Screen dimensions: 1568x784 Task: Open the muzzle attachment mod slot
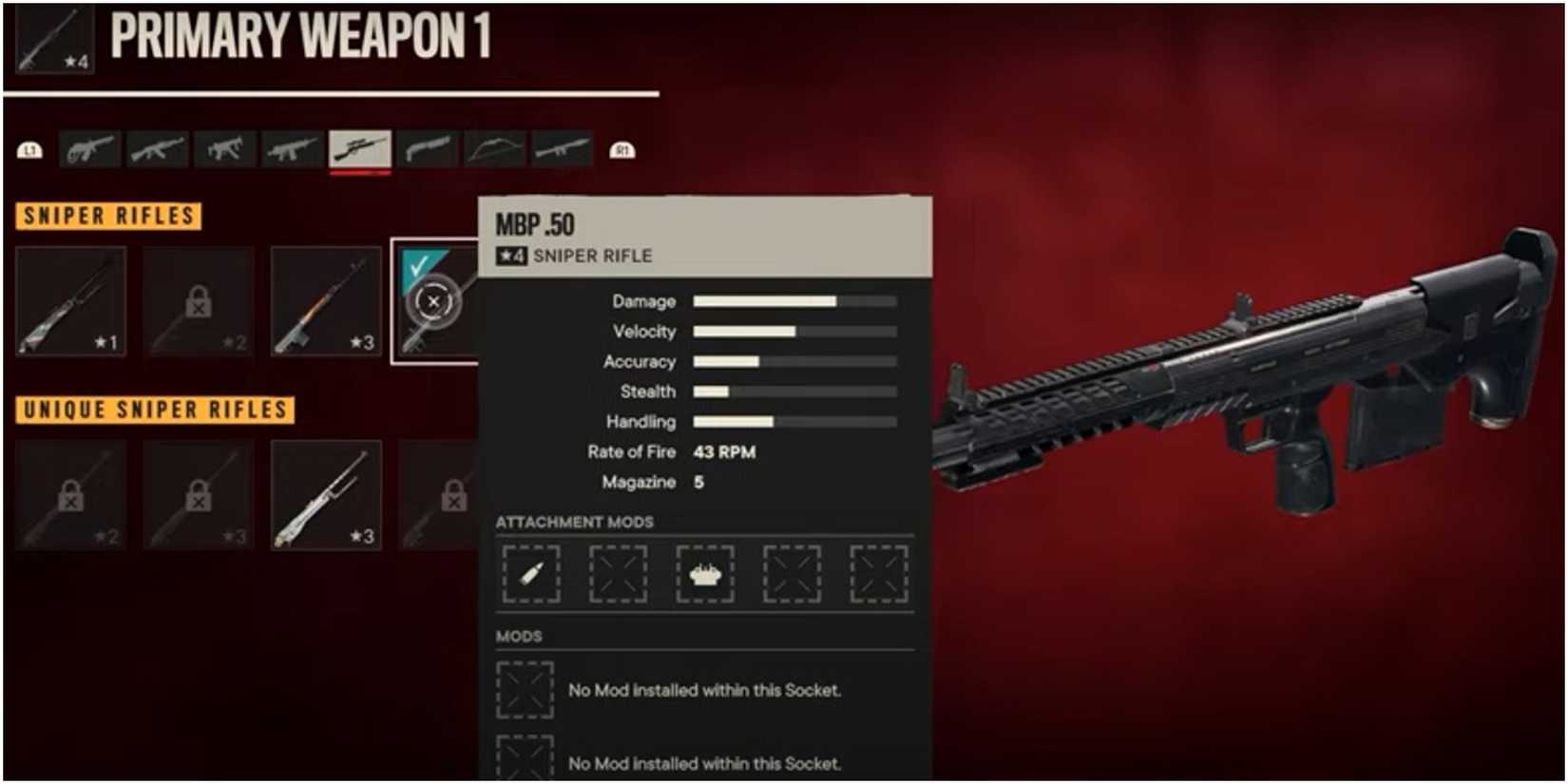(x=705, y=573)
